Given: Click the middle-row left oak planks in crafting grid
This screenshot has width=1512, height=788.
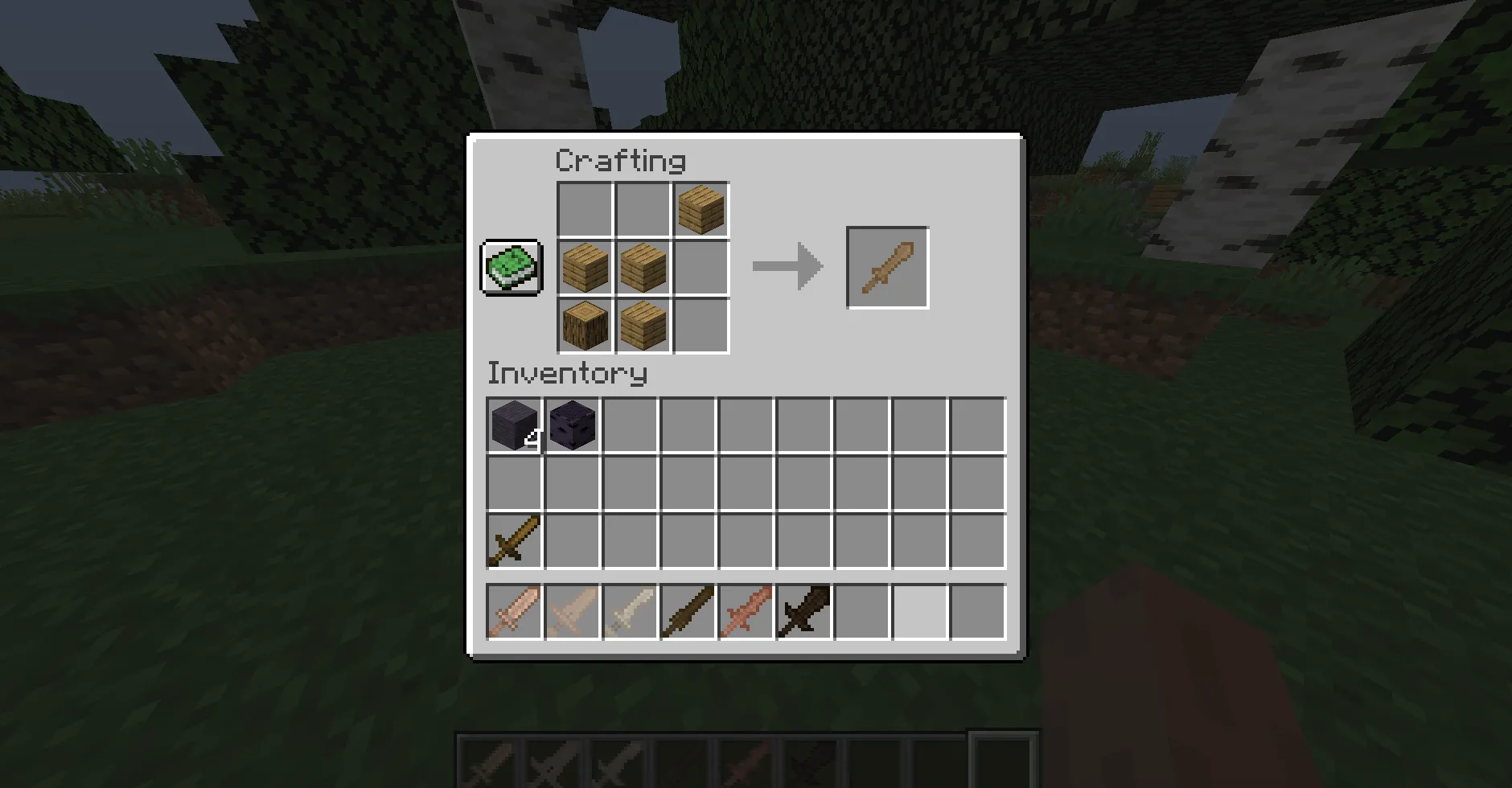Looking at the screenshot, I should pyautogui.click(x=585, y=267).
